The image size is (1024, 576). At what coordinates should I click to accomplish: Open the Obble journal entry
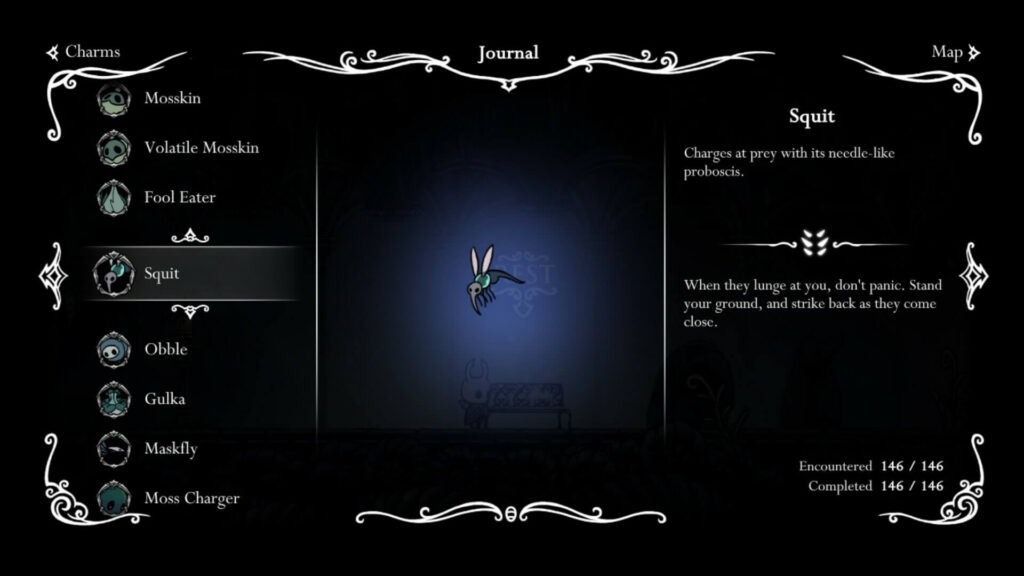click(165, 349)
